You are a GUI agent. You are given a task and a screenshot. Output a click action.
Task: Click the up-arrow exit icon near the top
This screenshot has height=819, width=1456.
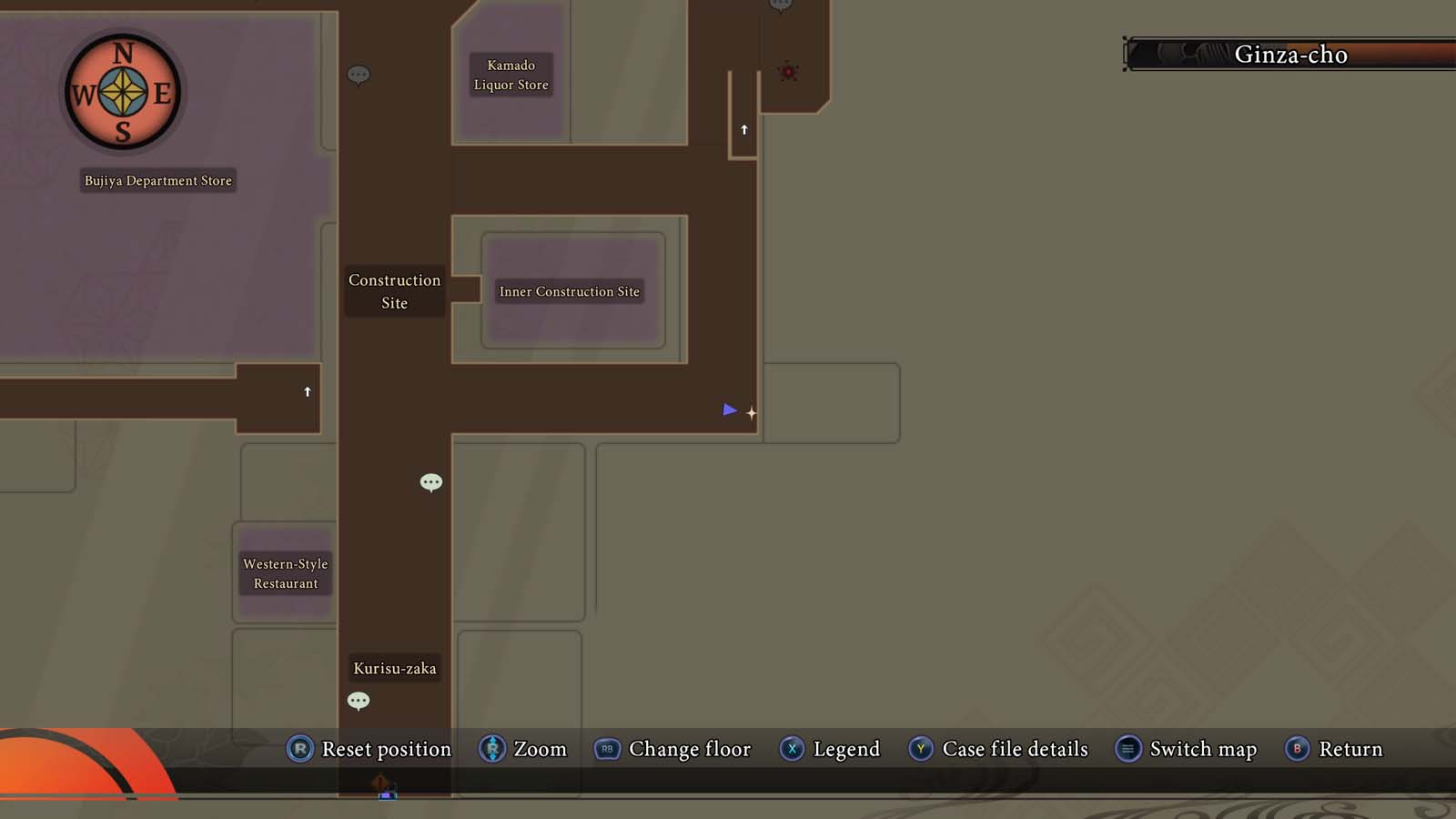(743, 129)
